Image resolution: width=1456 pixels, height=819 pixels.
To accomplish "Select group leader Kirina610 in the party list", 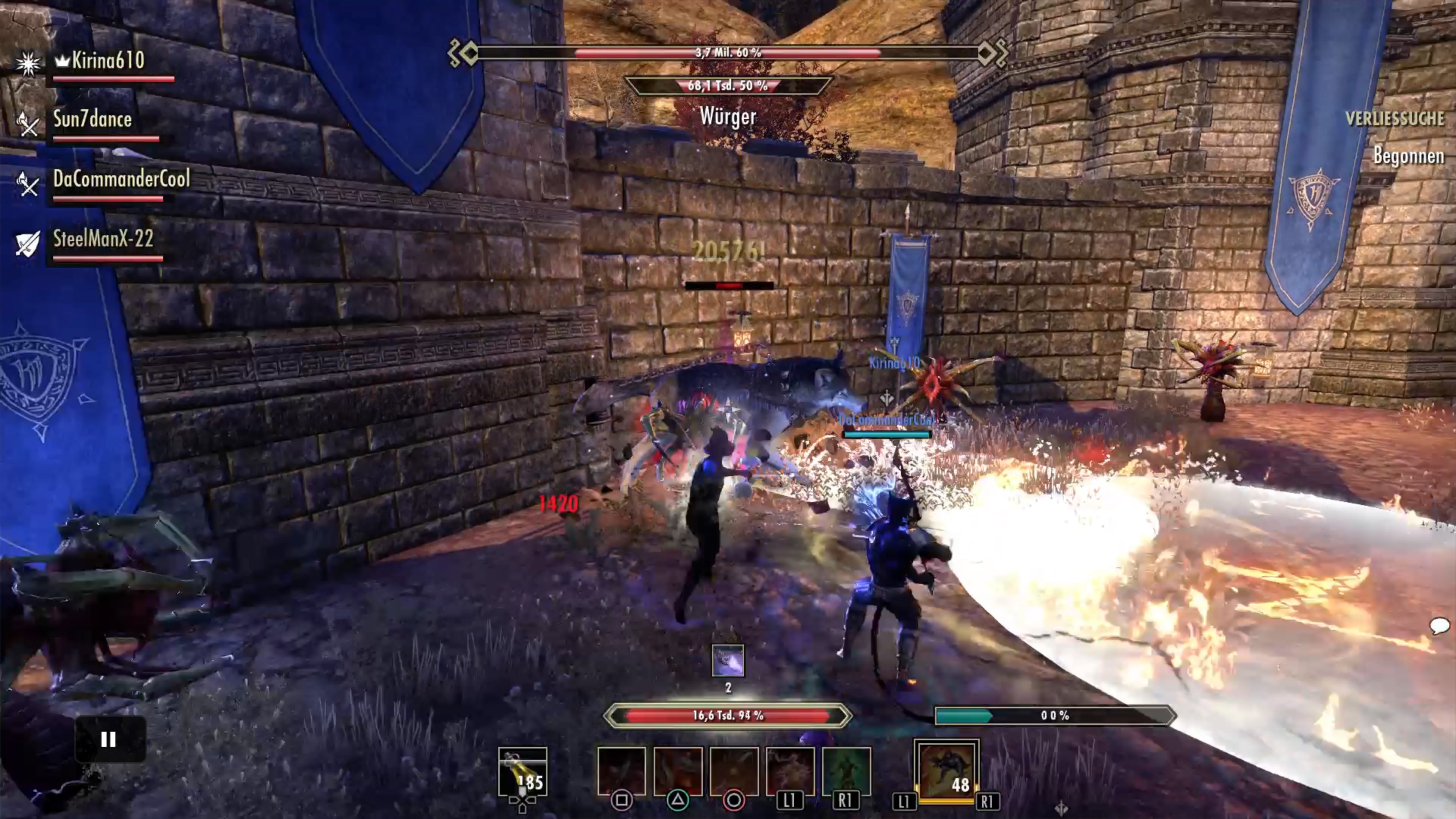I will (x=107, y=61).
